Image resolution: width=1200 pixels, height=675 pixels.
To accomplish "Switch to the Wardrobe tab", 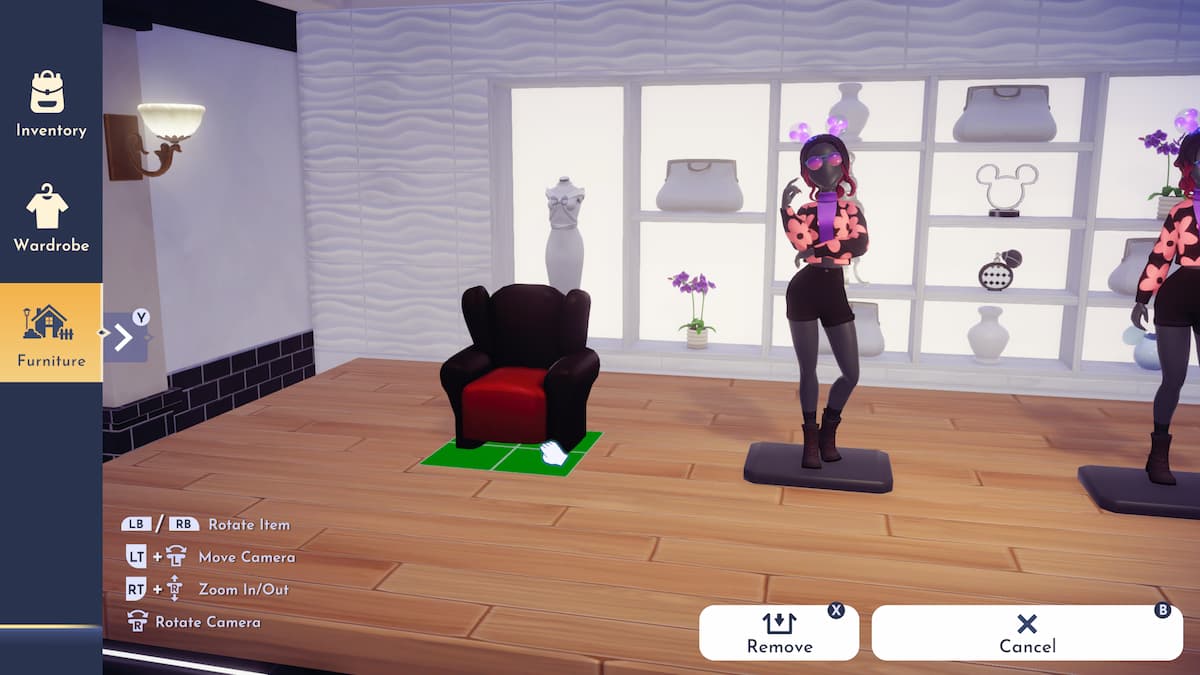I will pyautogui.click(x=50, y=218).
